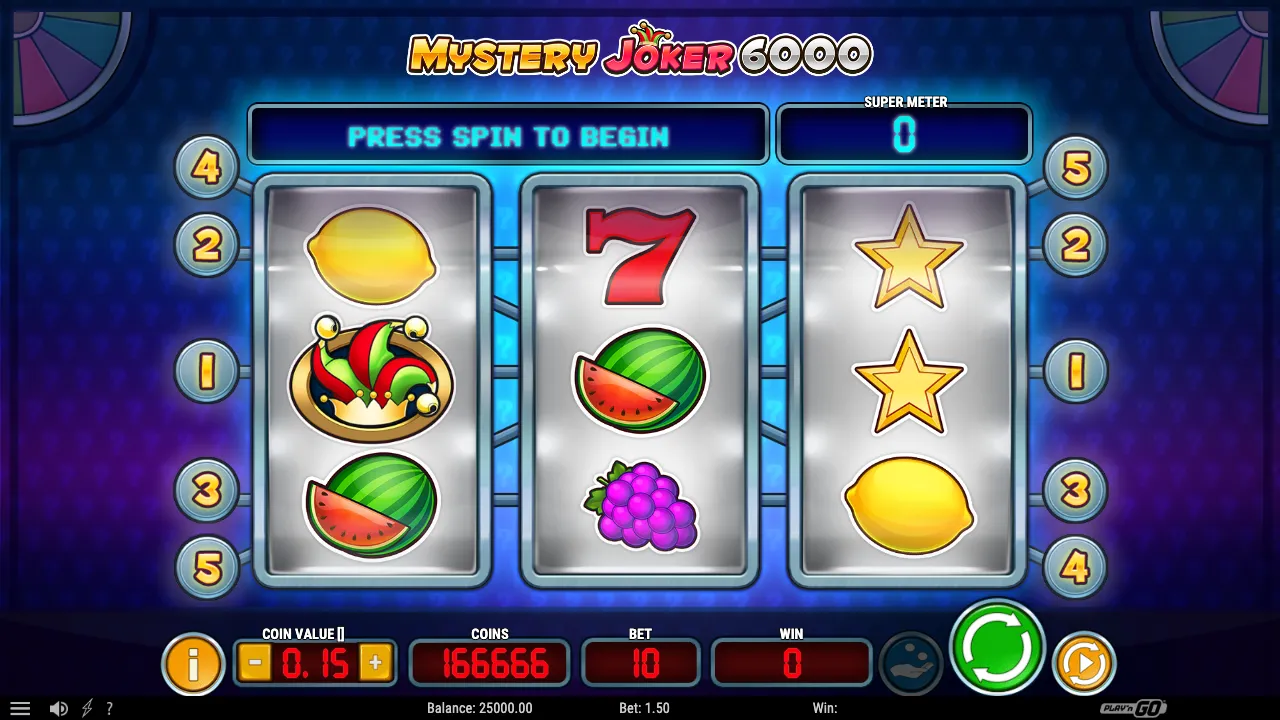The width and height of the screenshot is (1280, 720).
Task: Start Autoplay with the orange button
Action: click(1084, 661)
